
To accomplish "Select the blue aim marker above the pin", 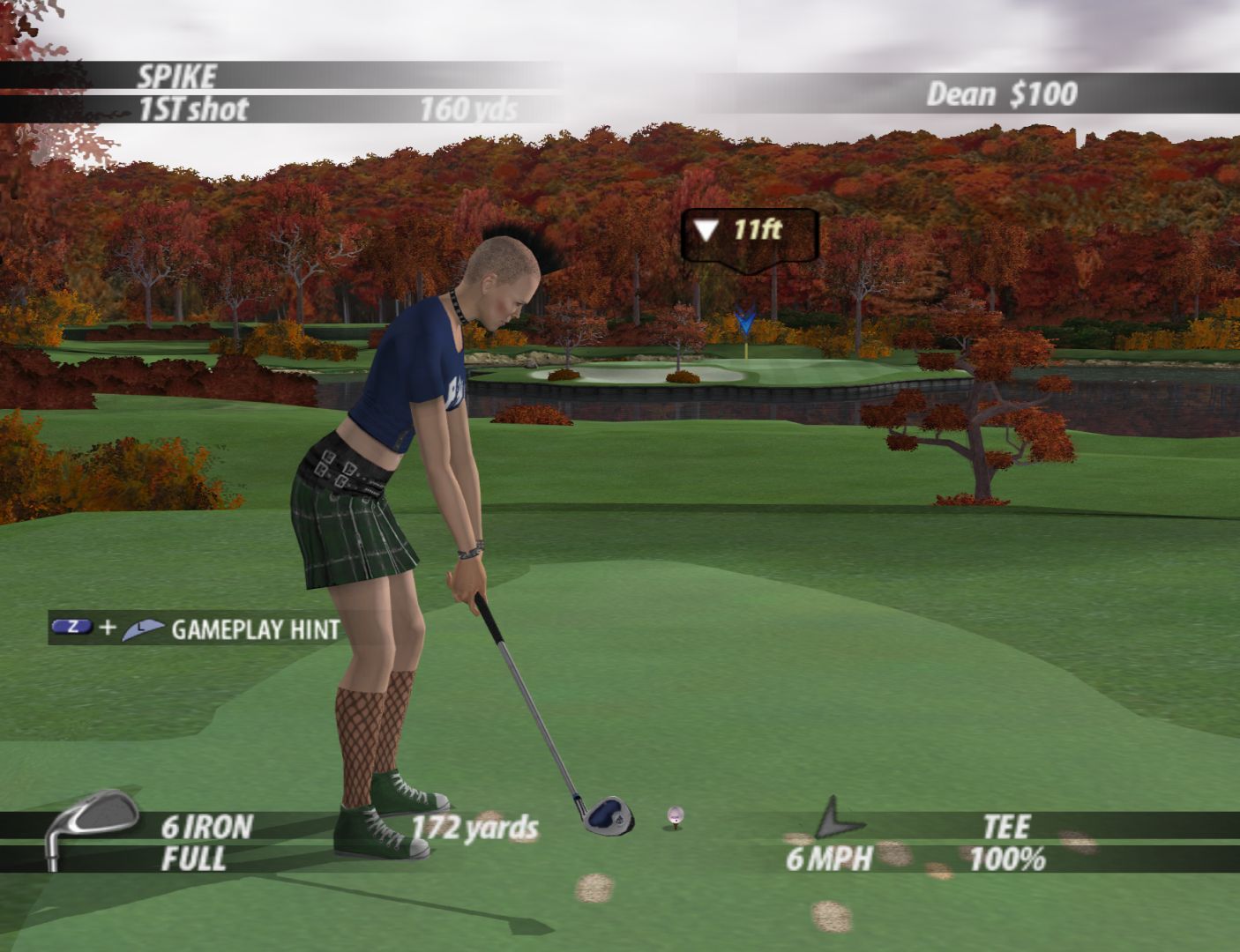I will [746, 321].
